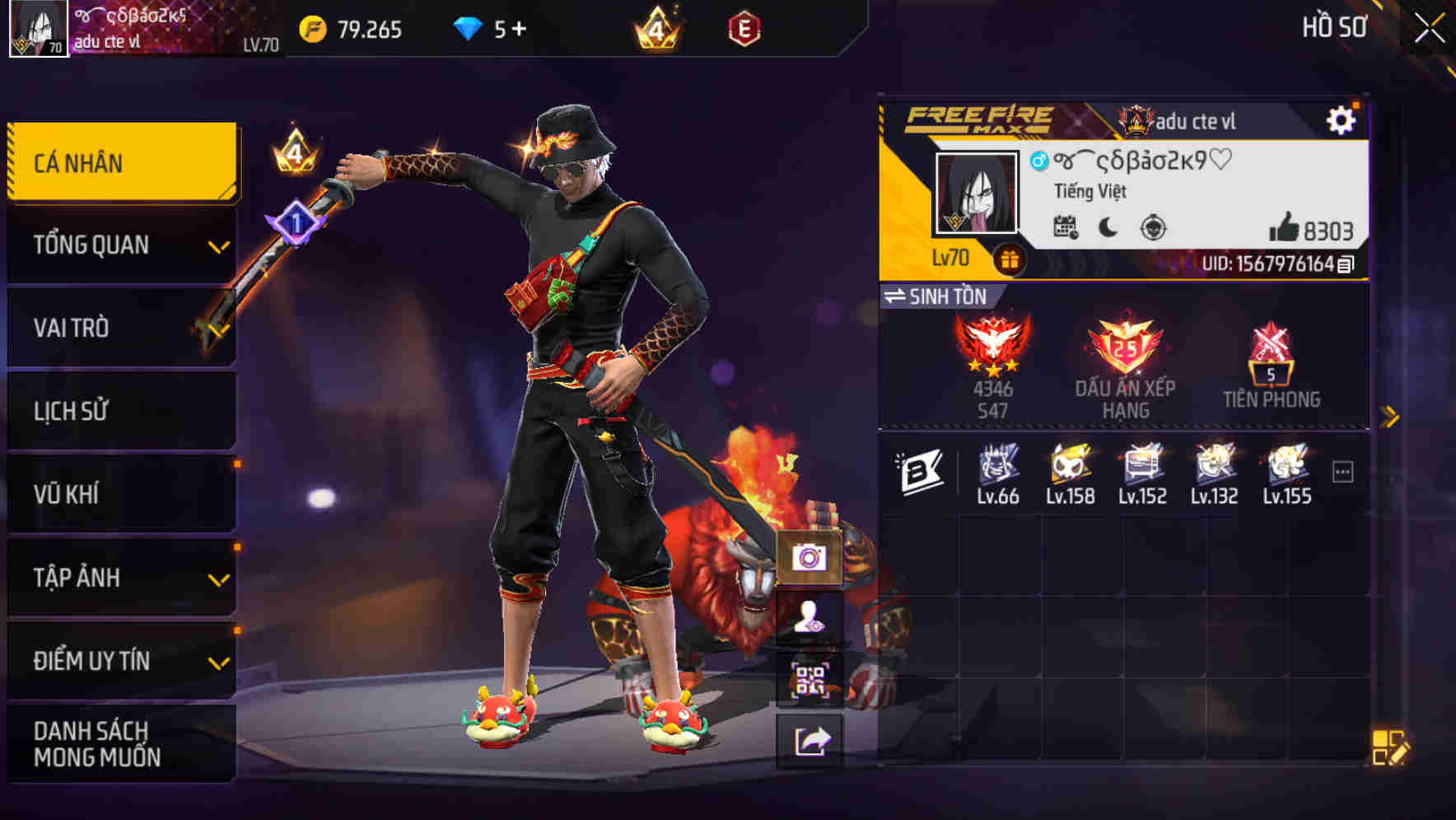The width and height of the screenshot is (1456, 820).
Task: Expand the ĐIỂM UY TÍN section
Action: pyautogui.click(x=119, y=660)
